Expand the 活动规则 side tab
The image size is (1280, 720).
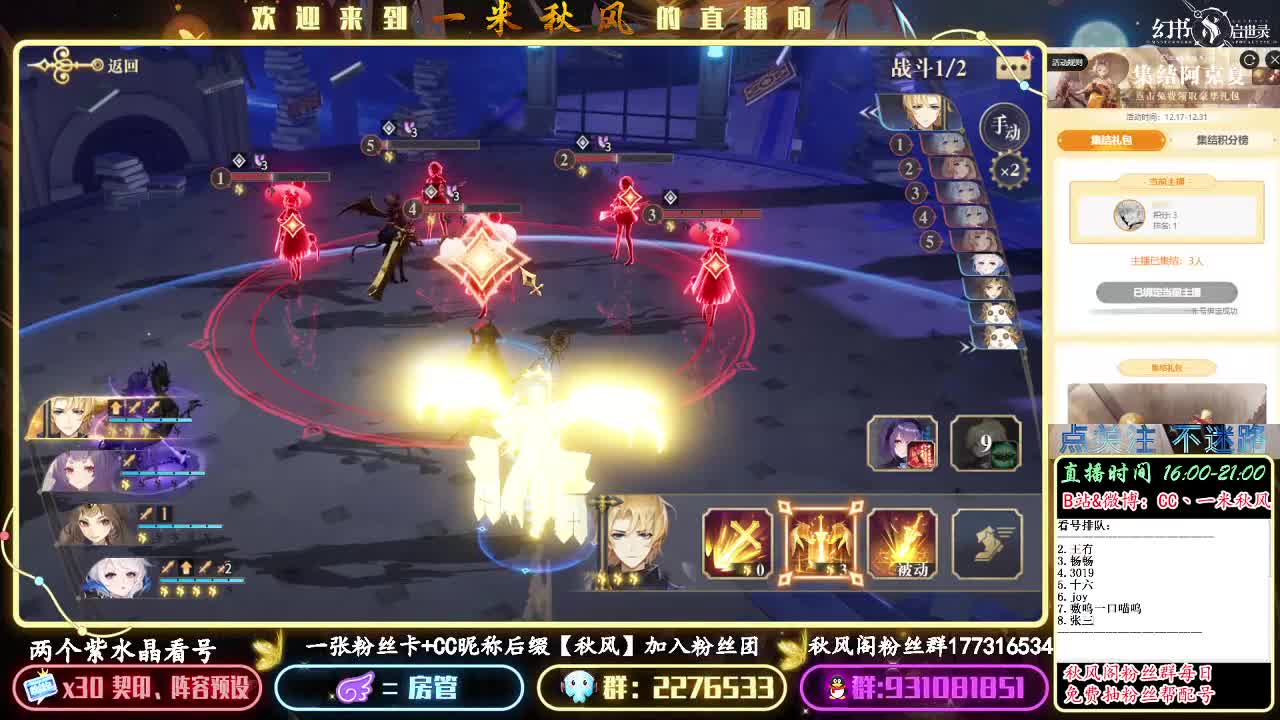pyautogui.click(x=1069, y=61)
